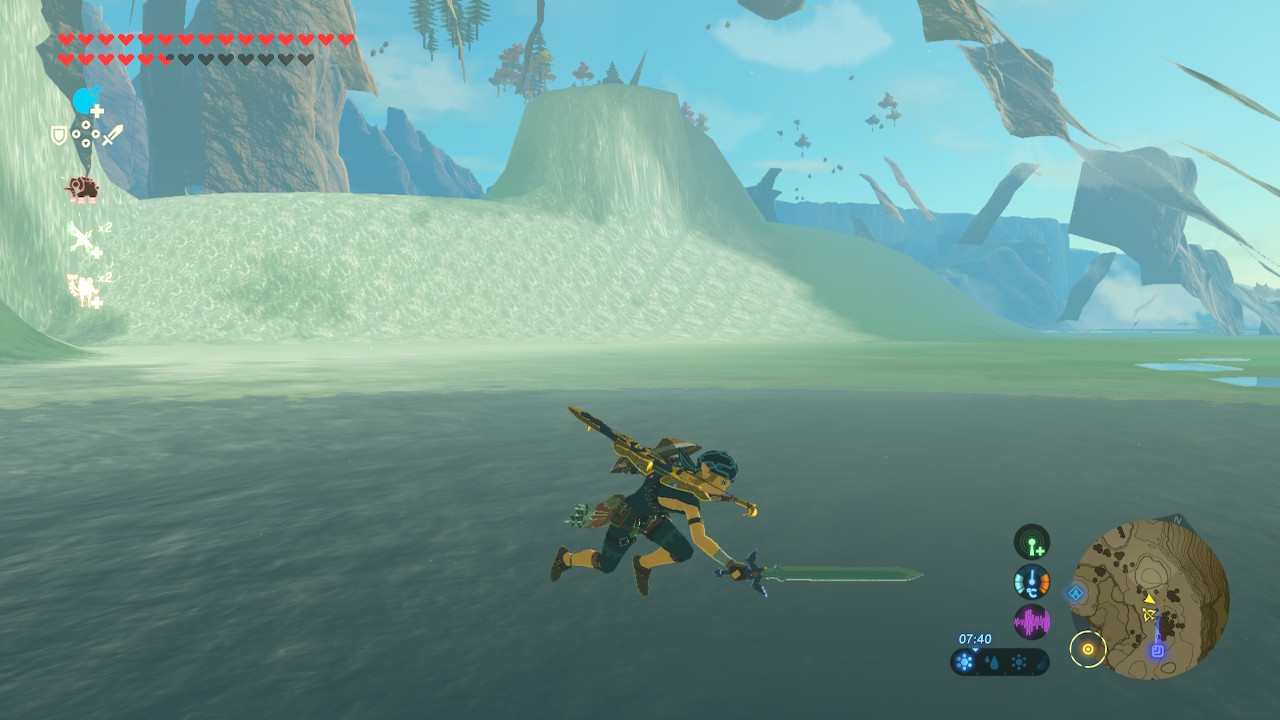Click the brown tusked mount icon
Screen dimensions: 1280x720
tap(82, 188)
